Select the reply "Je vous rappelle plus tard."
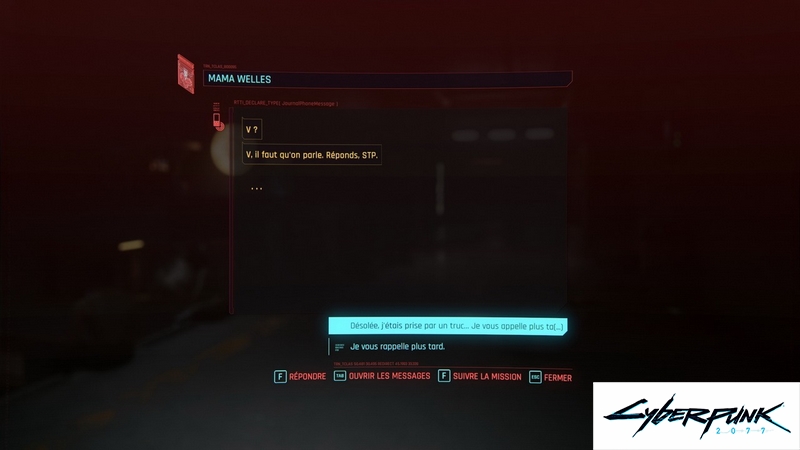Screen dimensions: 800x450 [397, 347]
